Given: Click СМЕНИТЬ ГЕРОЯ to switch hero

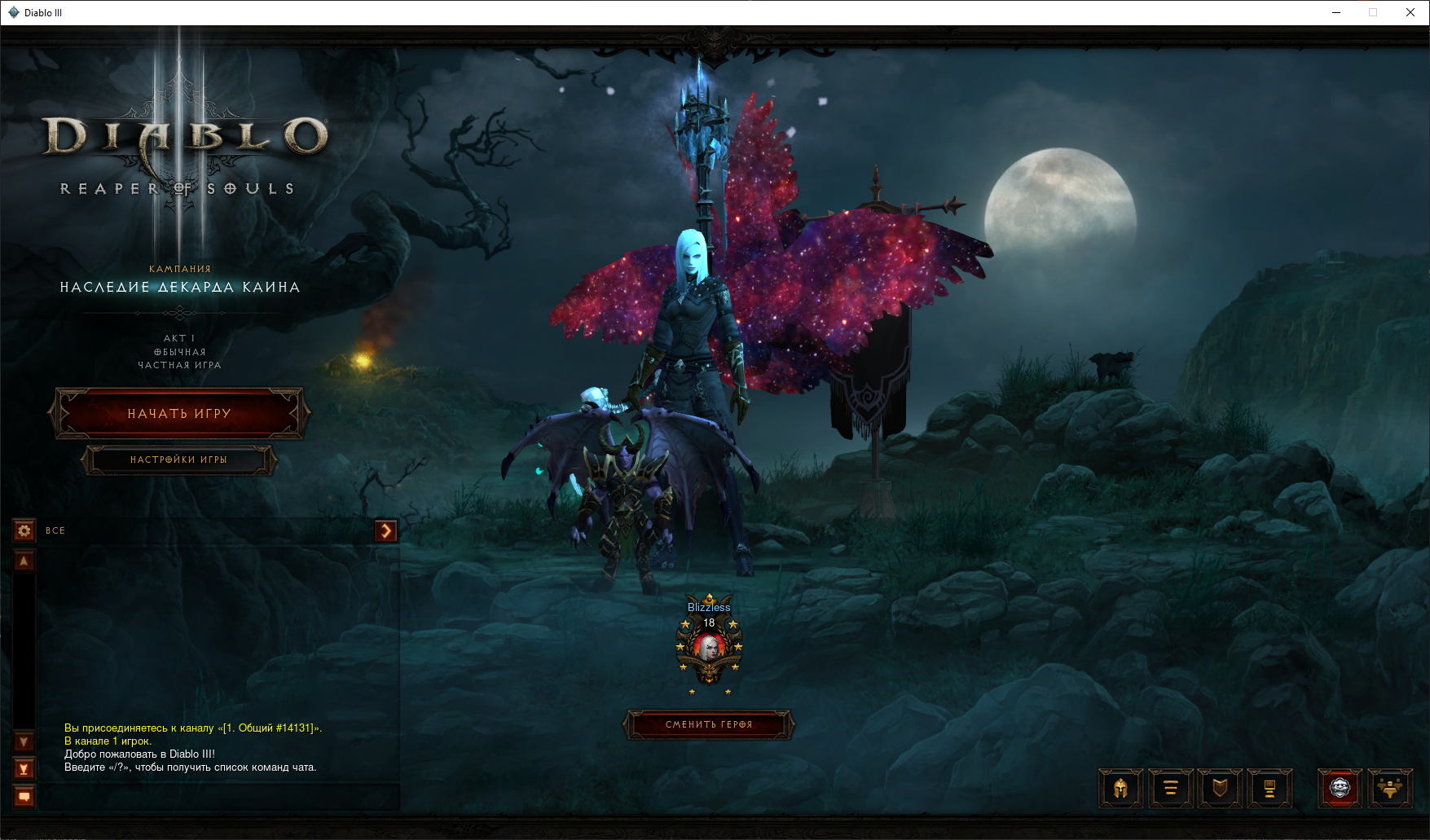Looking at the screenshot, I should tap(709, 724).
